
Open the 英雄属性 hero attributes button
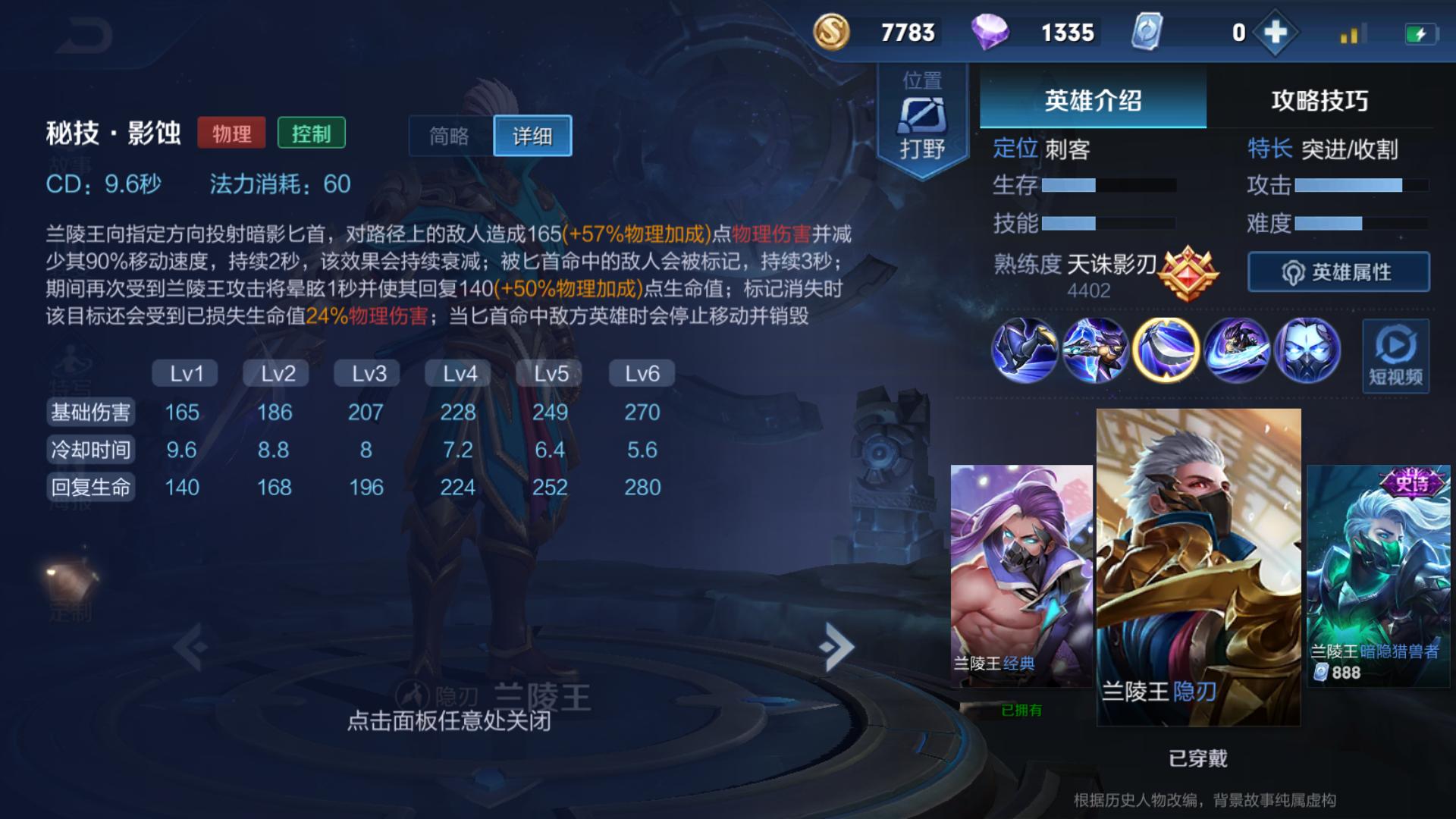pos(1337,272)
